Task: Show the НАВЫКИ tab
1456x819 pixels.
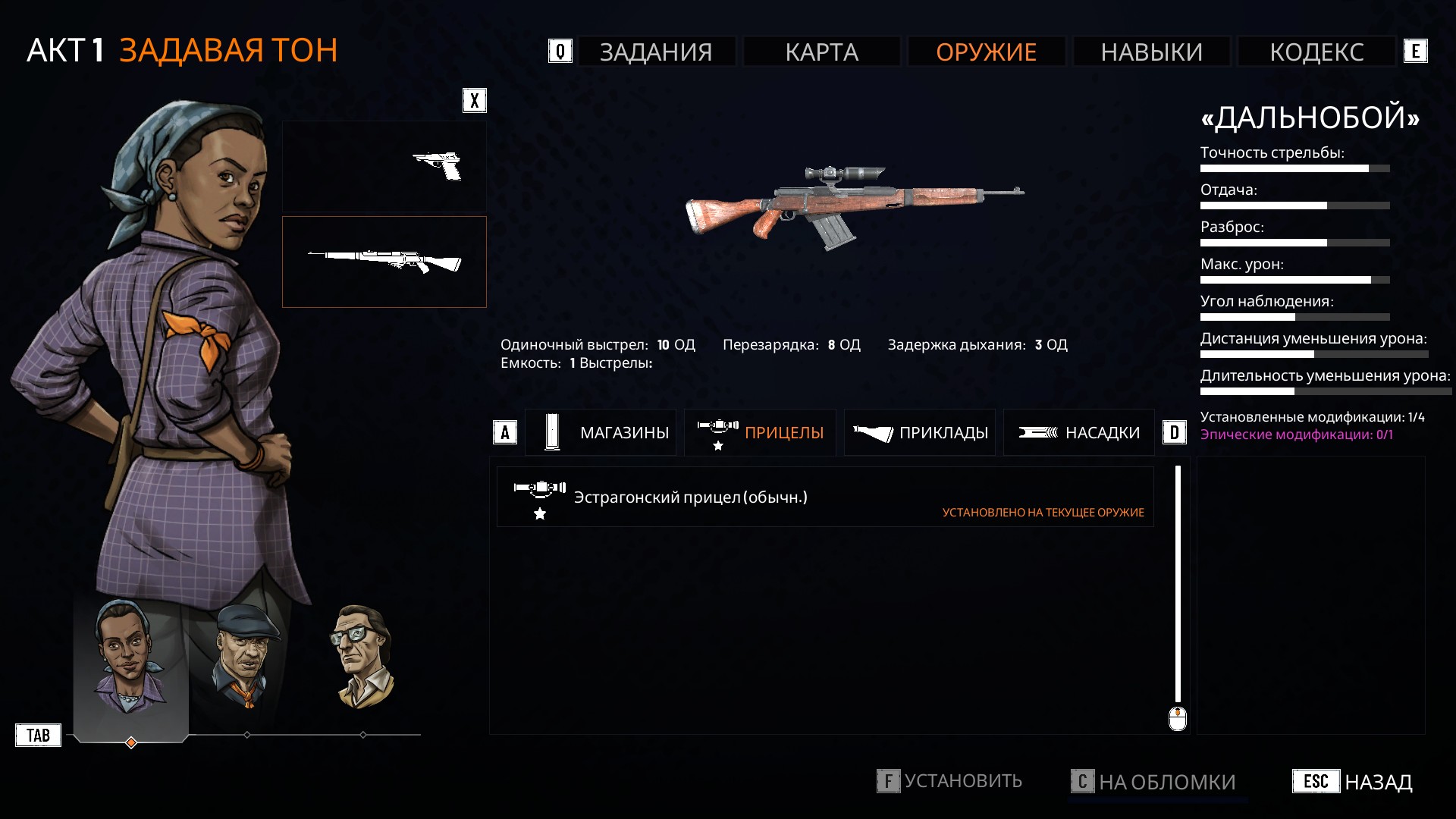Action: coord(1151,52)
